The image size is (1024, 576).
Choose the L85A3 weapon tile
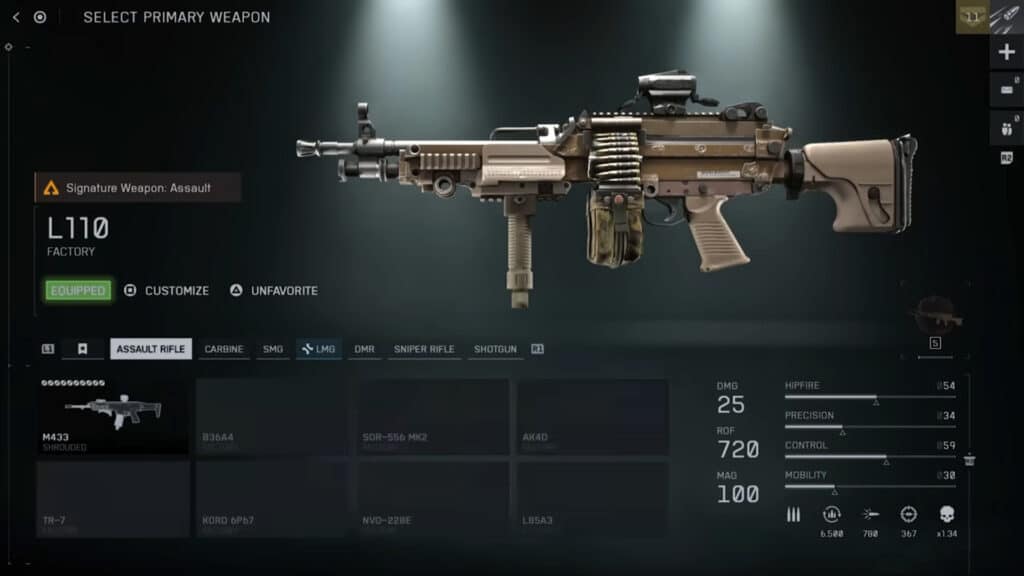click(x=592, y=498)
